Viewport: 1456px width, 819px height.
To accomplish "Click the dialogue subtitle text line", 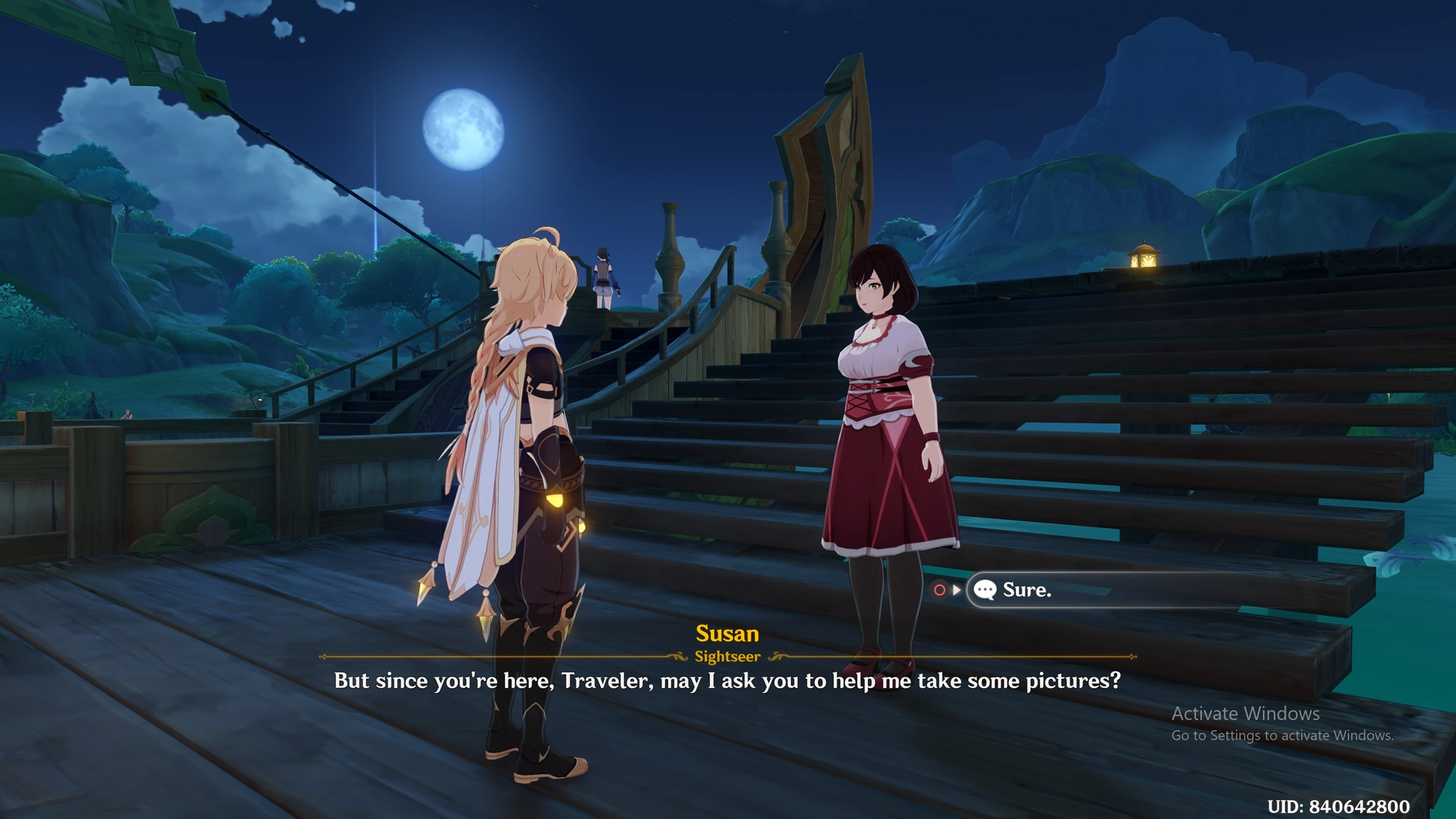I will point(727,680).
